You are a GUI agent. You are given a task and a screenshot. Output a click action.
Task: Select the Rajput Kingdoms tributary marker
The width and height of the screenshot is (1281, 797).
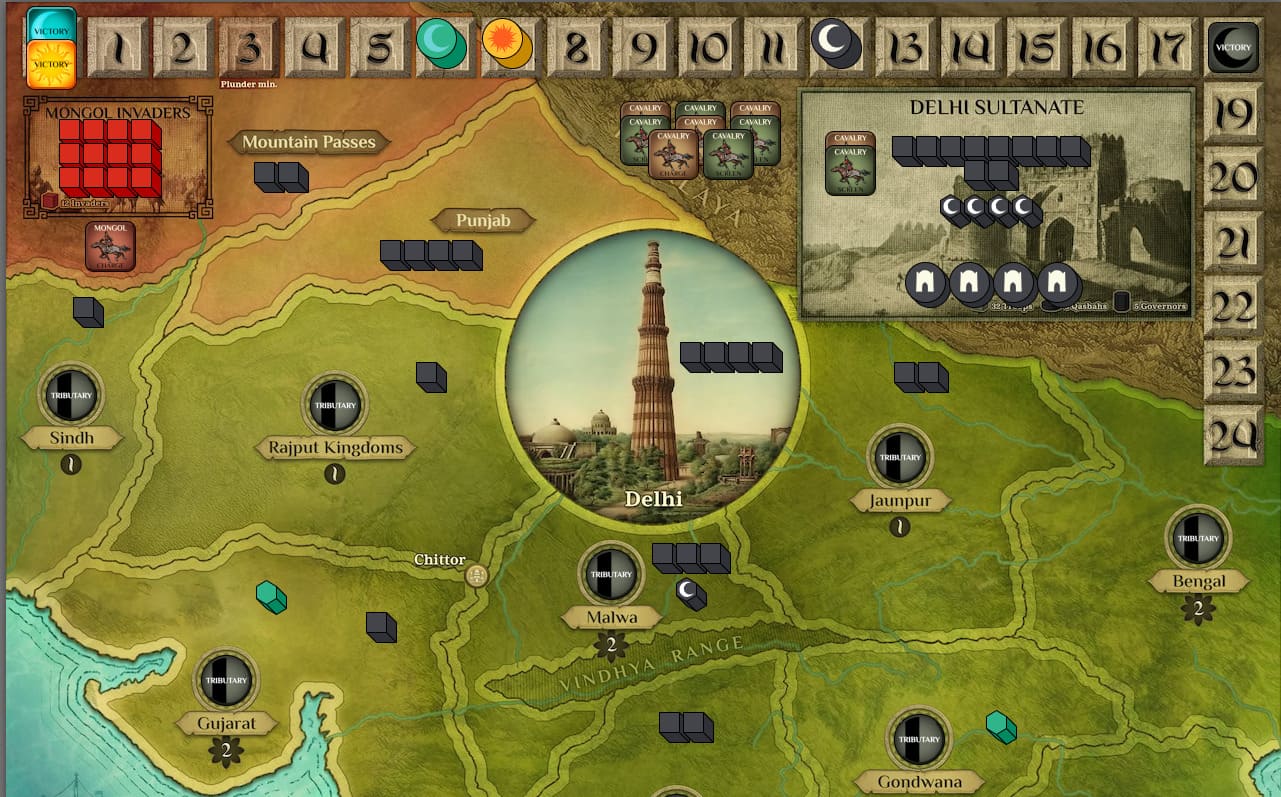coord(335,405)
